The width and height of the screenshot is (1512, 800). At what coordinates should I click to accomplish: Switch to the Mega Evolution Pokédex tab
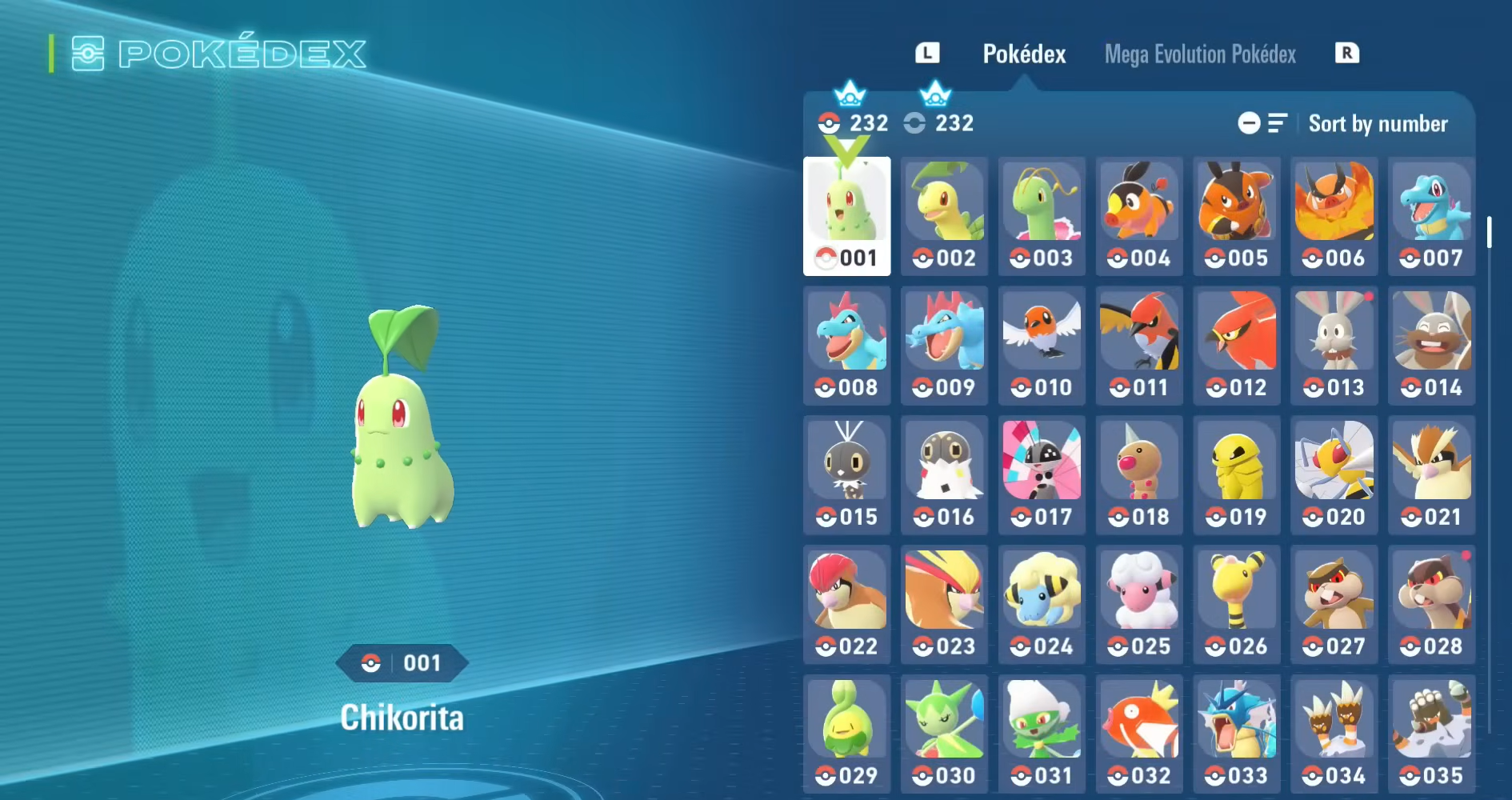[x=1200, y=54]
